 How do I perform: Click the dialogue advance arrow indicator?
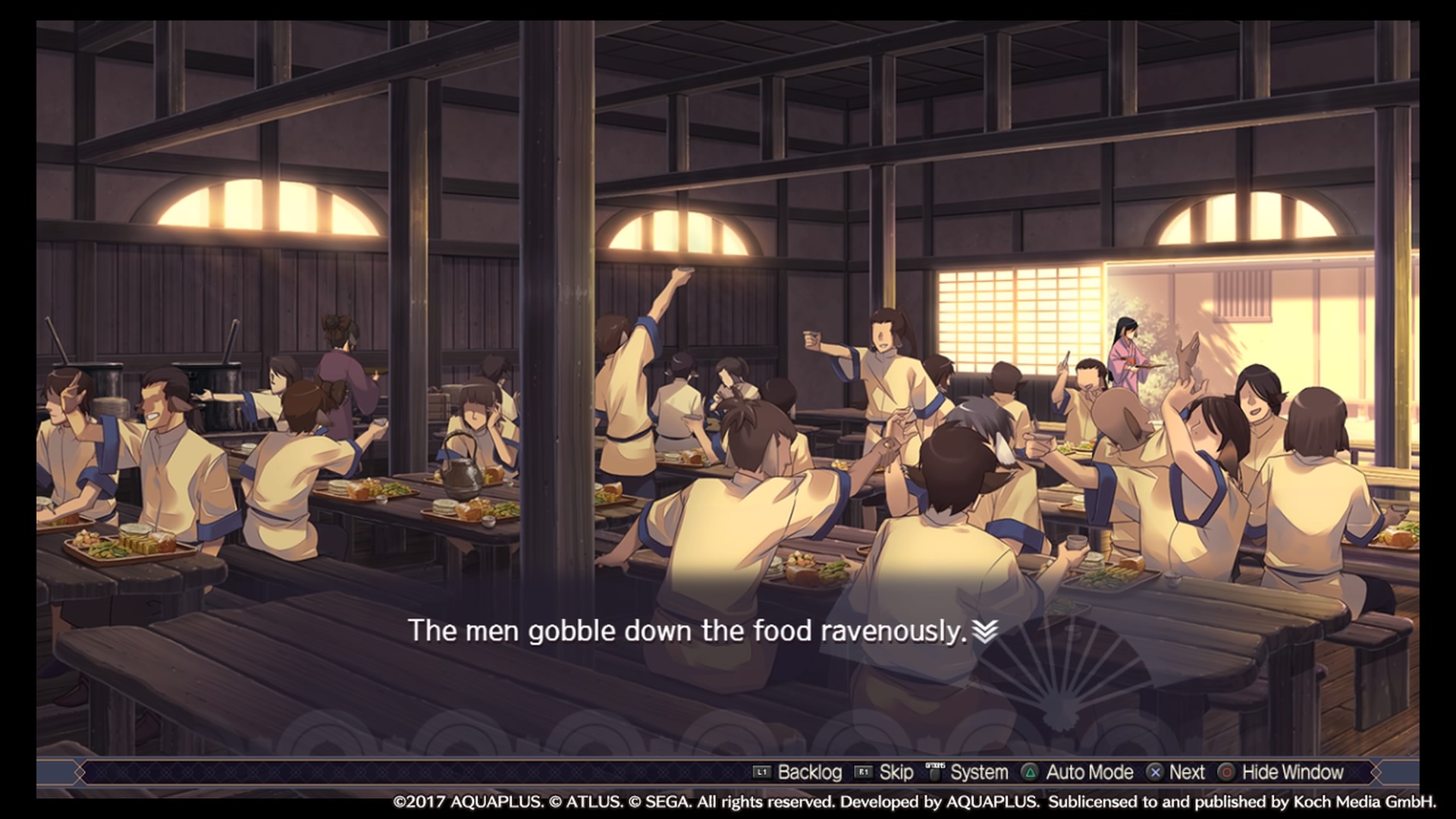(x=984, y=631)
